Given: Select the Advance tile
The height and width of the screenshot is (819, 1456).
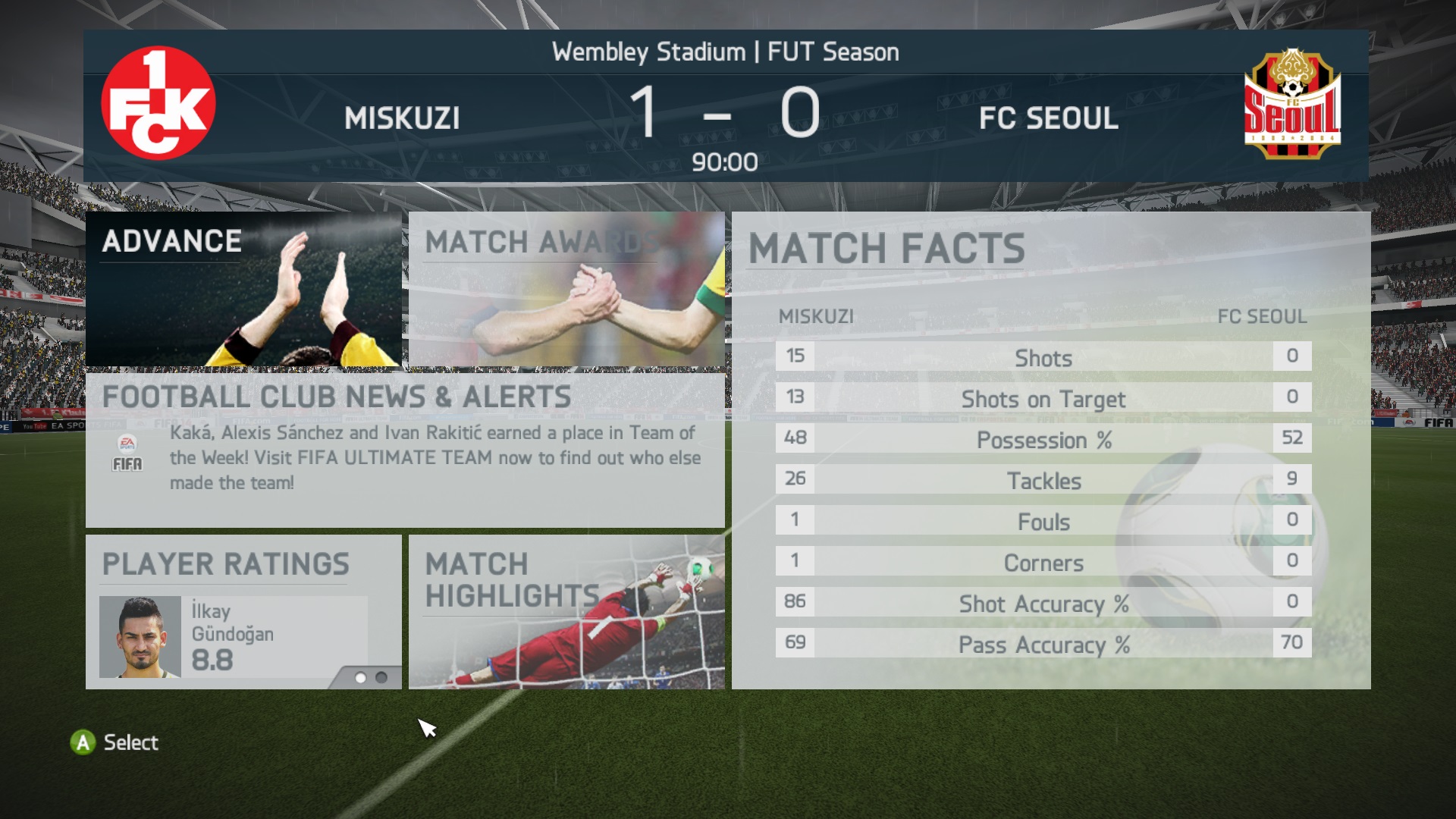Looking at the screenshot, I should 243,290.
